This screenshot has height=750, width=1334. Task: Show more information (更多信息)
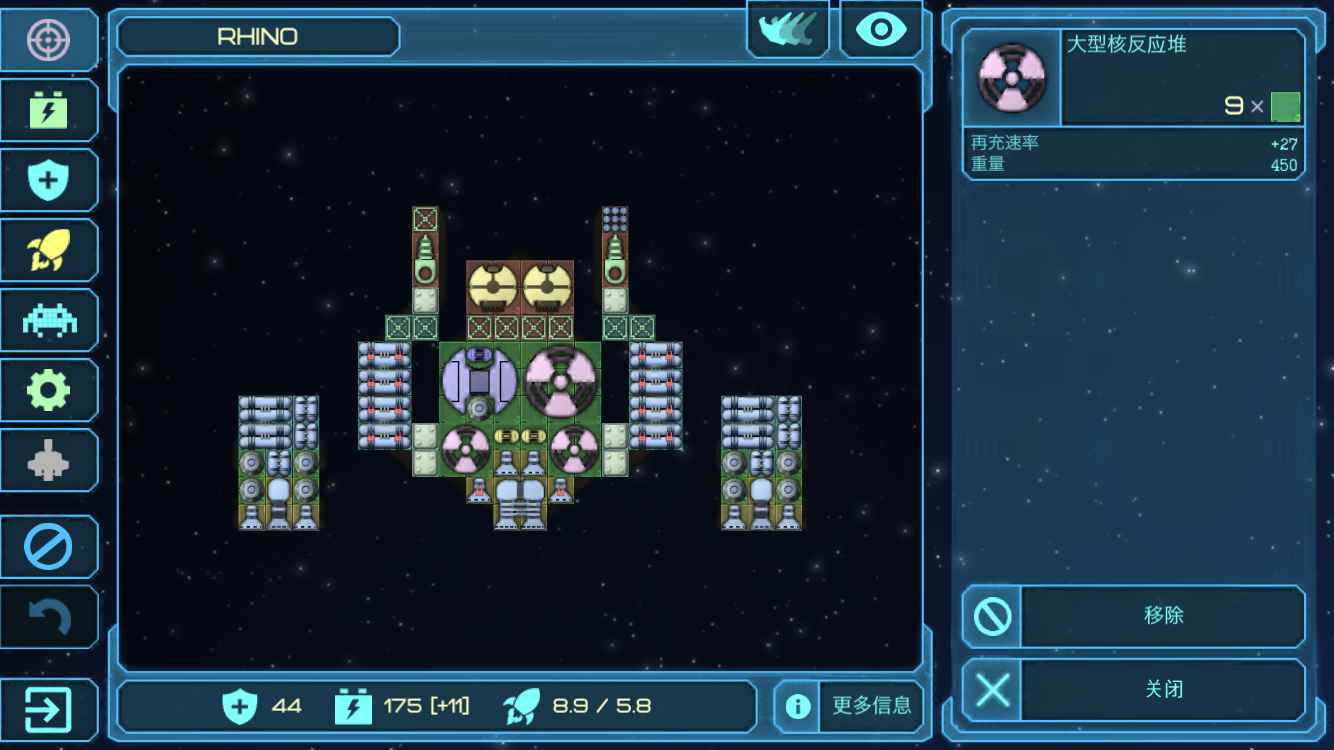click(849, 706)
